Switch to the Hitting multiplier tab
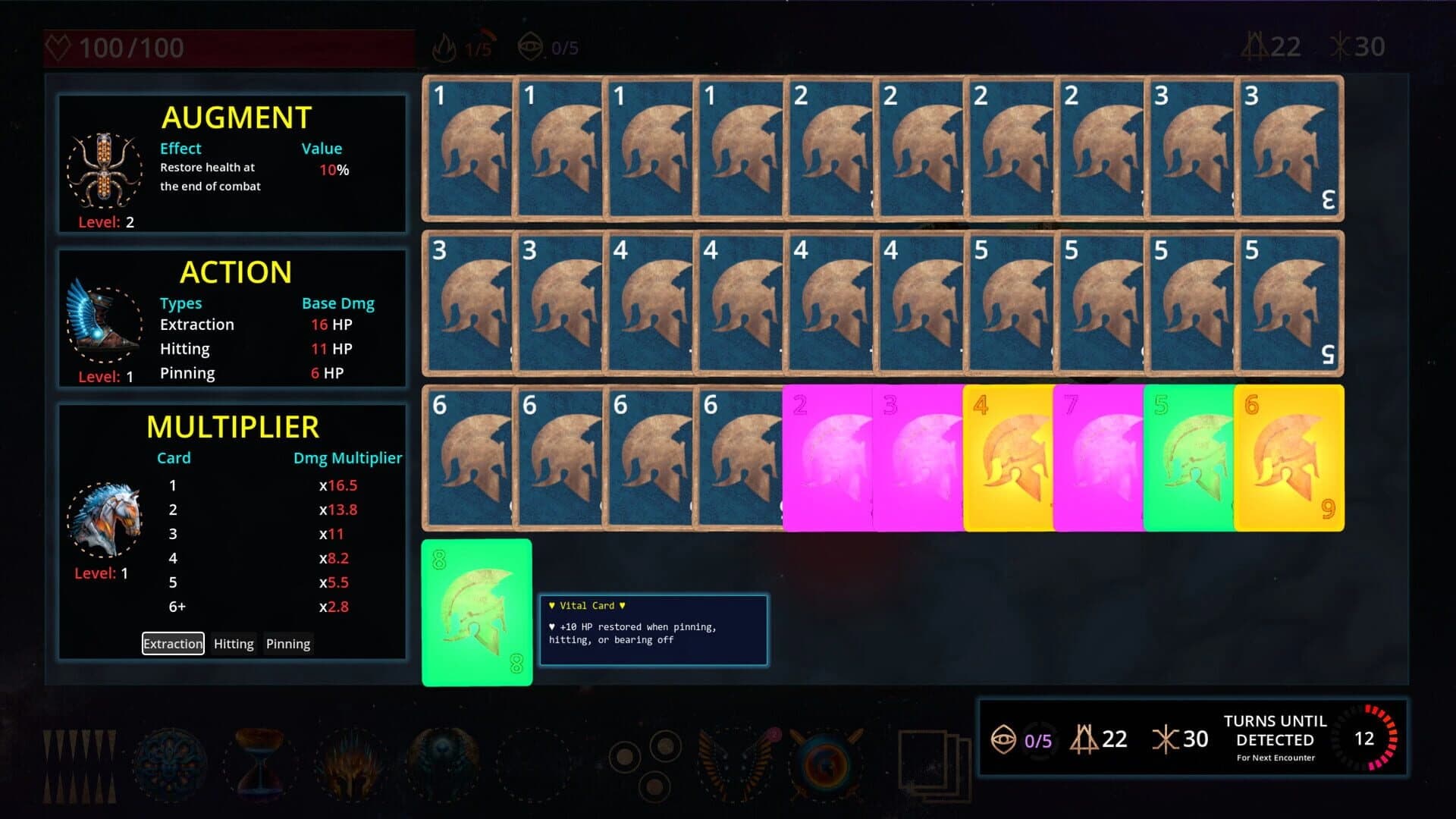The image size is (1456, 819). (x=233, y=643)
